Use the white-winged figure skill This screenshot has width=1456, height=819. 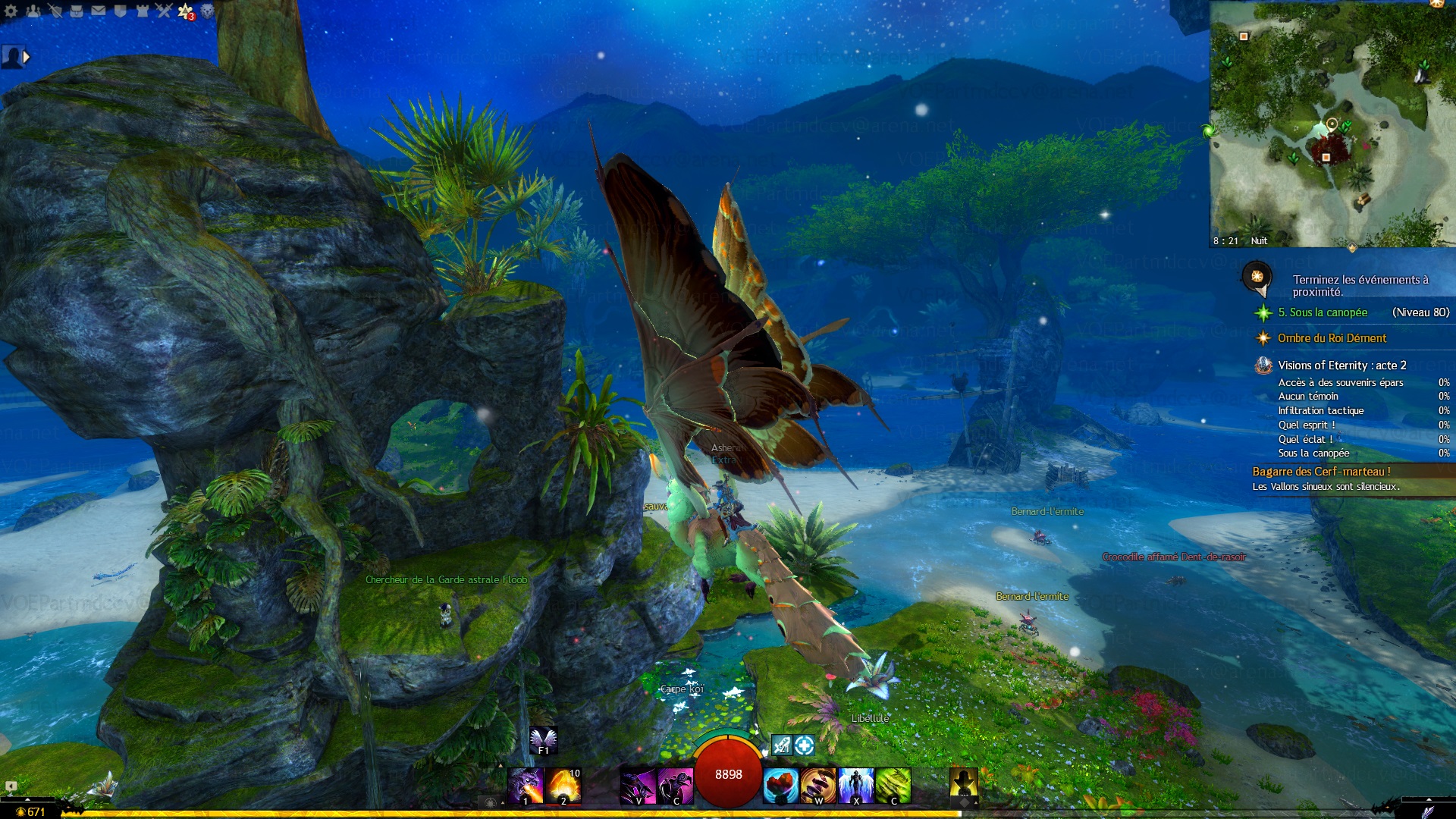point(856,785)
